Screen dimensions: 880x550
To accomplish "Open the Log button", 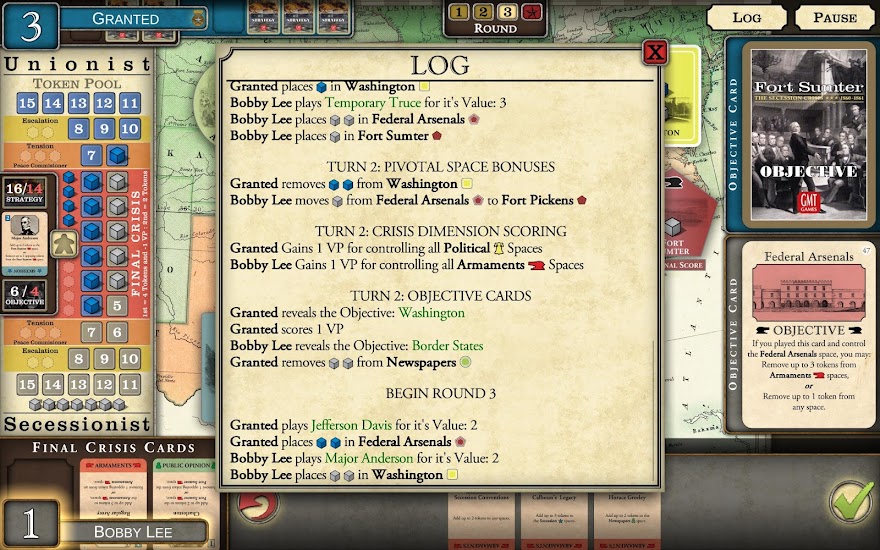I will click(x=746, y=17).
